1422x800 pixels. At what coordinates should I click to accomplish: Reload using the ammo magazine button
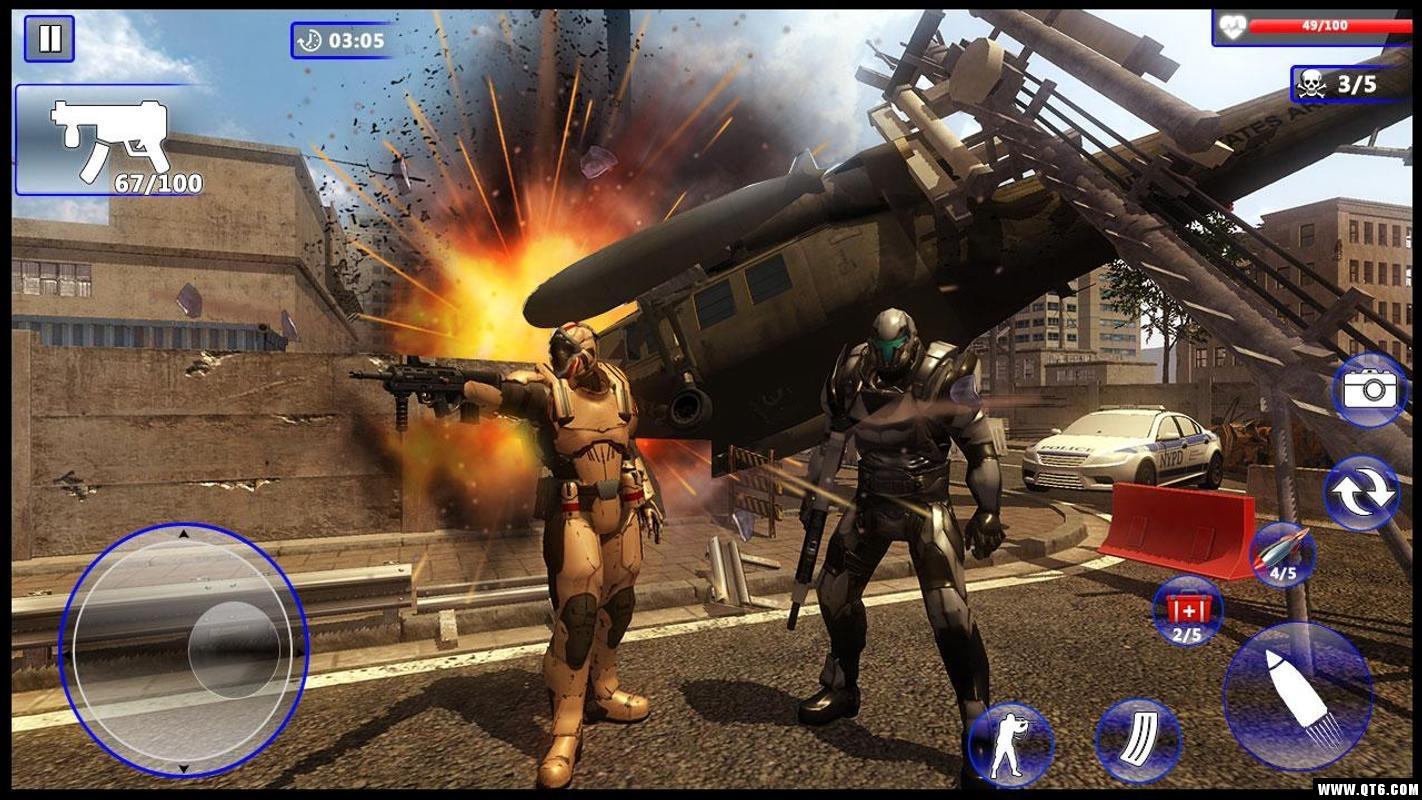click(1138, 741)
